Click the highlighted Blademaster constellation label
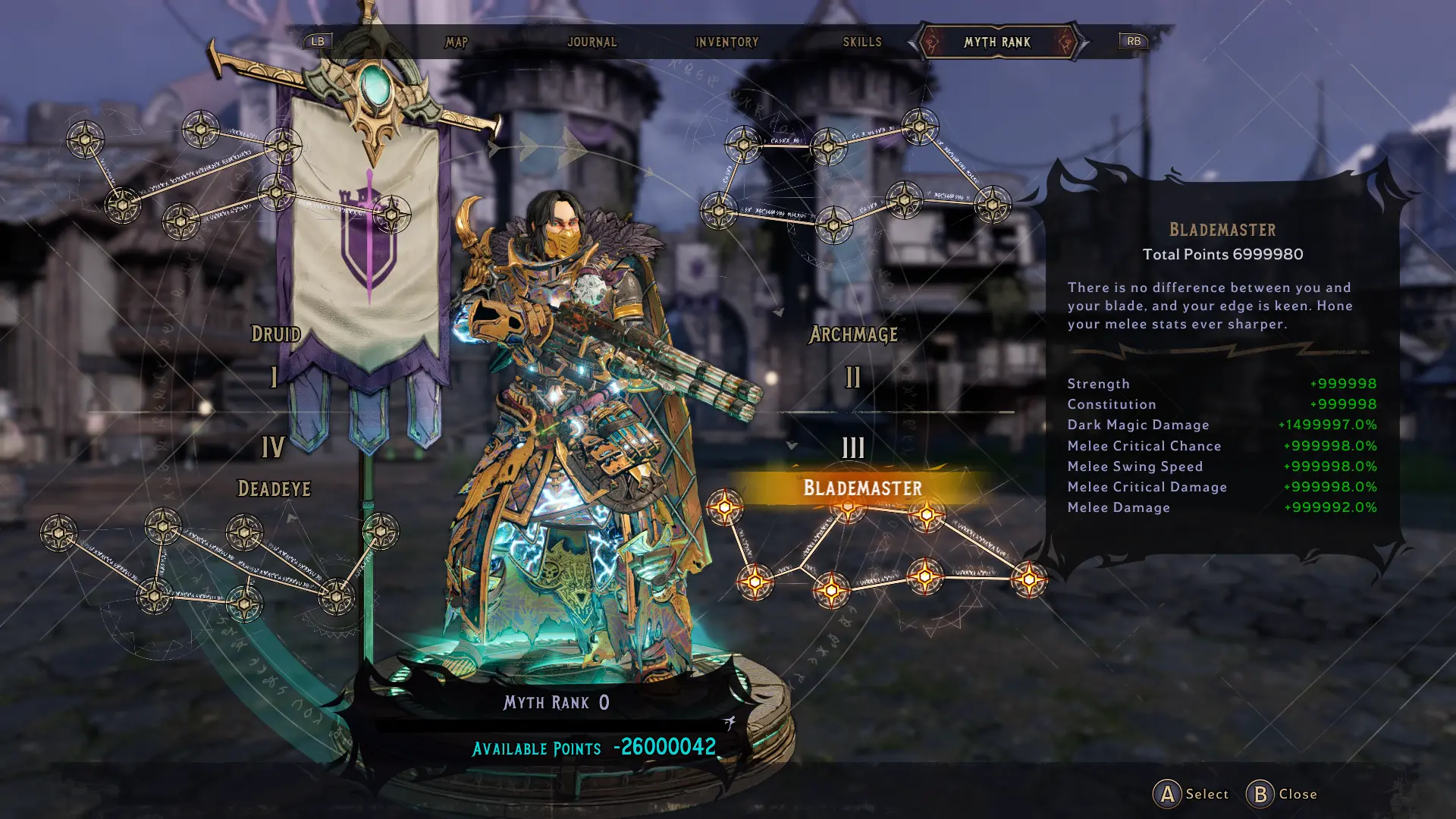This screenshot has height=819, width=1456. pyautogui.click(x=862, y=488)
